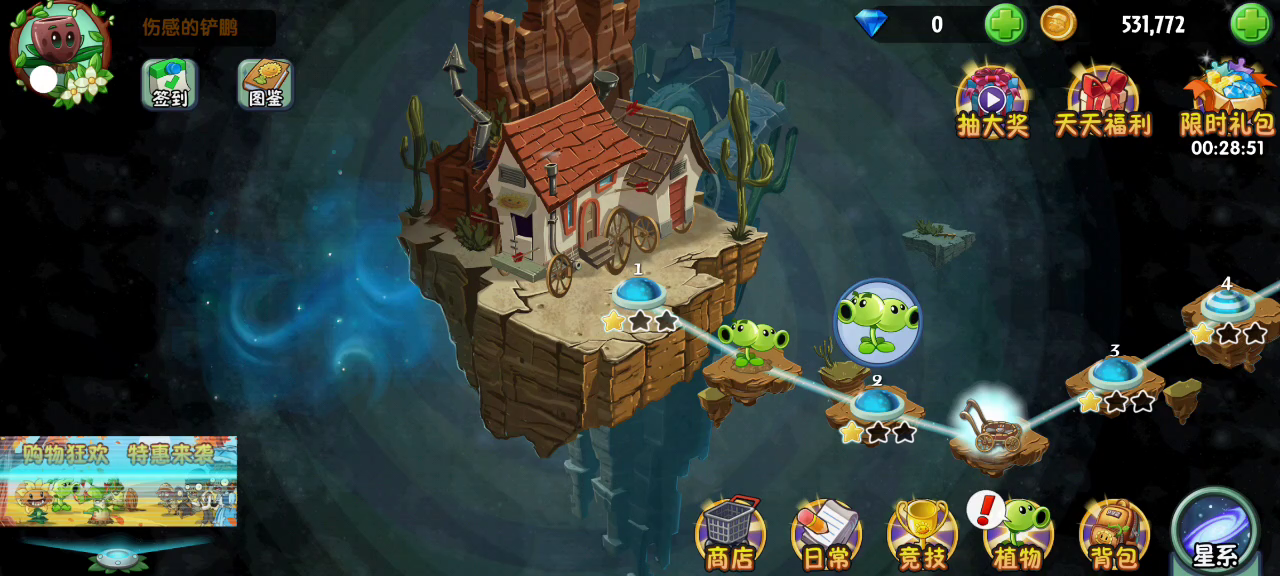Open the 签到 daily check-in

point(169,84)
